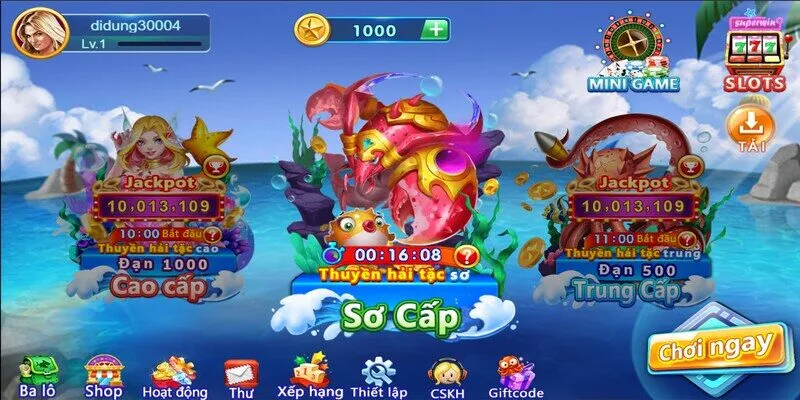Open Thiết lập settings
This screenshot has height=400, width=800.
pos(379,377)
